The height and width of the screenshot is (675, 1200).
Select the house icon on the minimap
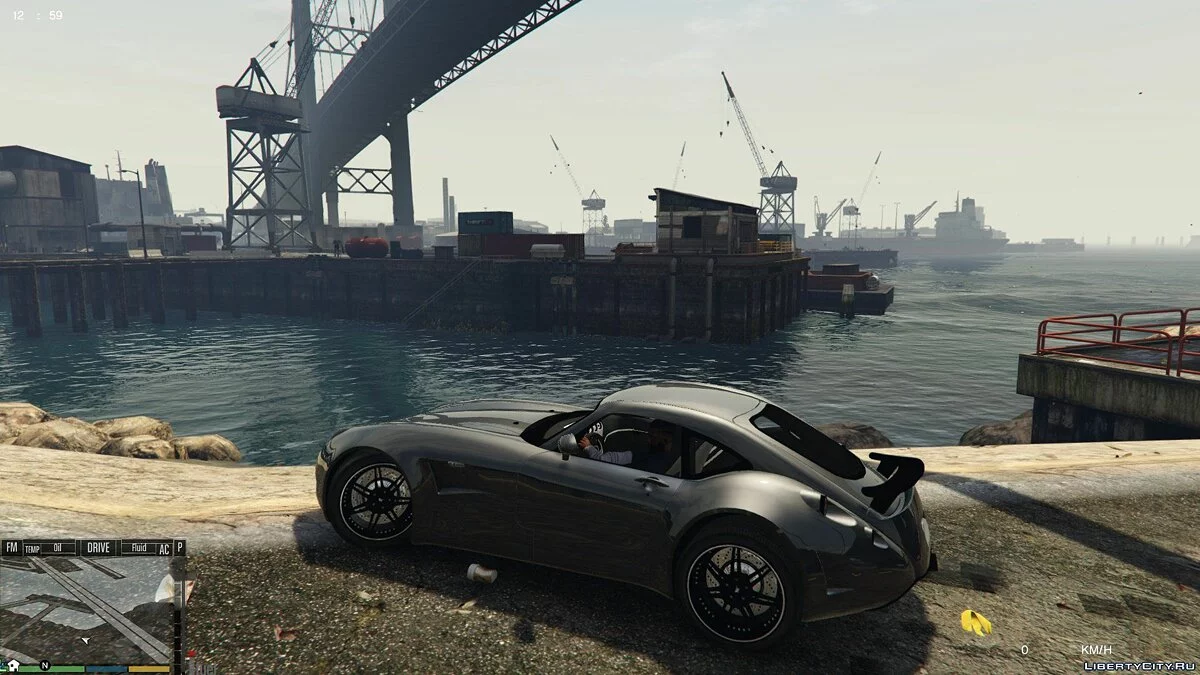(x=13, y=664)
